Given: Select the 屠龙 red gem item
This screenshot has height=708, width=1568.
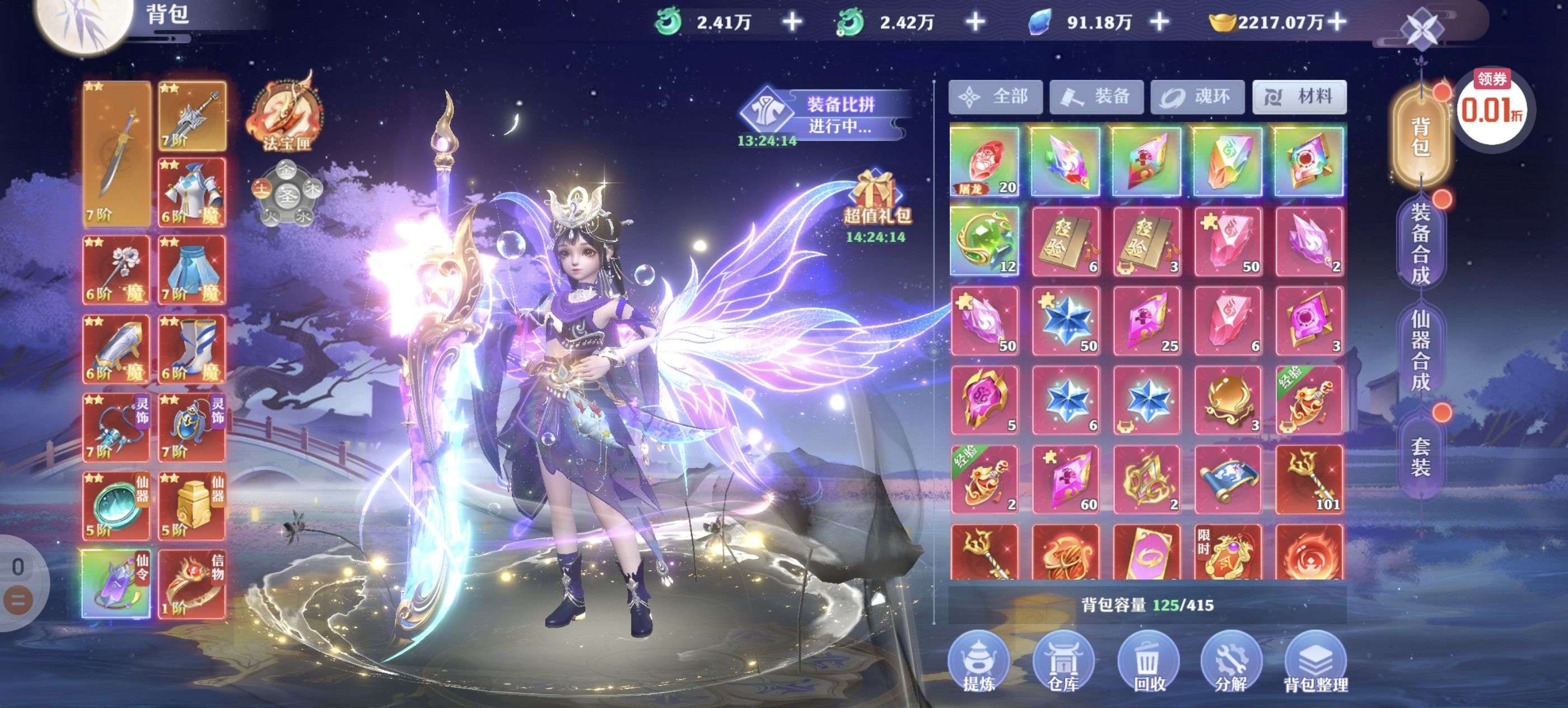Looking at the screenshot, I should tap(984, 161).
